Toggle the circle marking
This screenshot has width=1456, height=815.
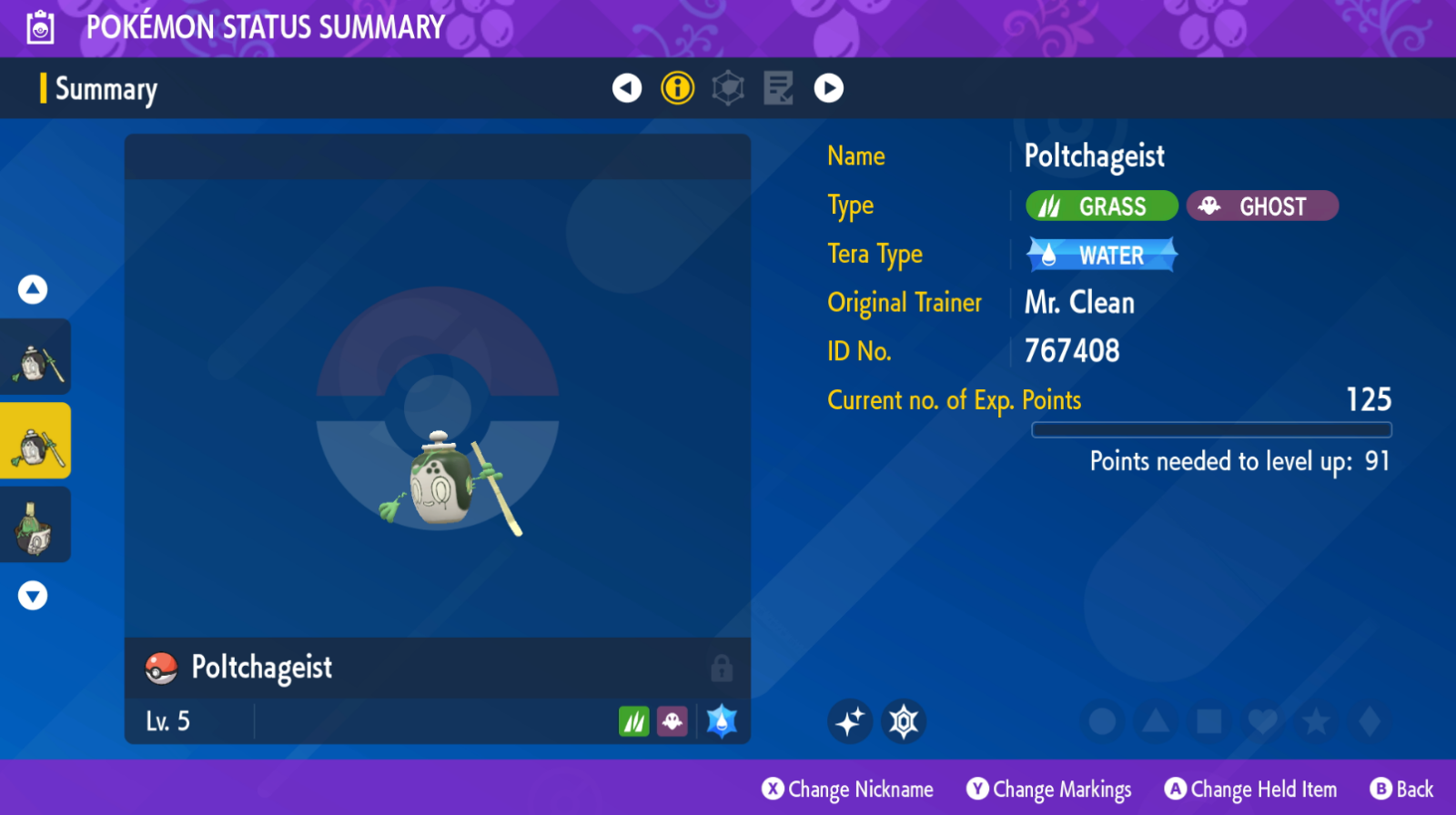coord(1102,722)
